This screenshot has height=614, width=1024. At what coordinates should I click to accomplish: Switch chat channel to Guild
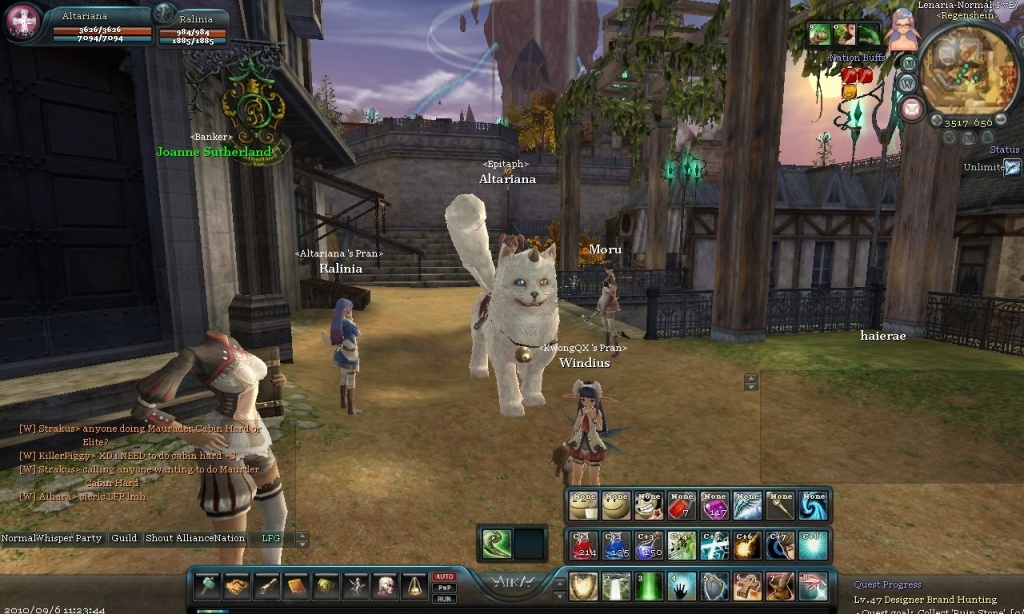click(x=124, y=538)
